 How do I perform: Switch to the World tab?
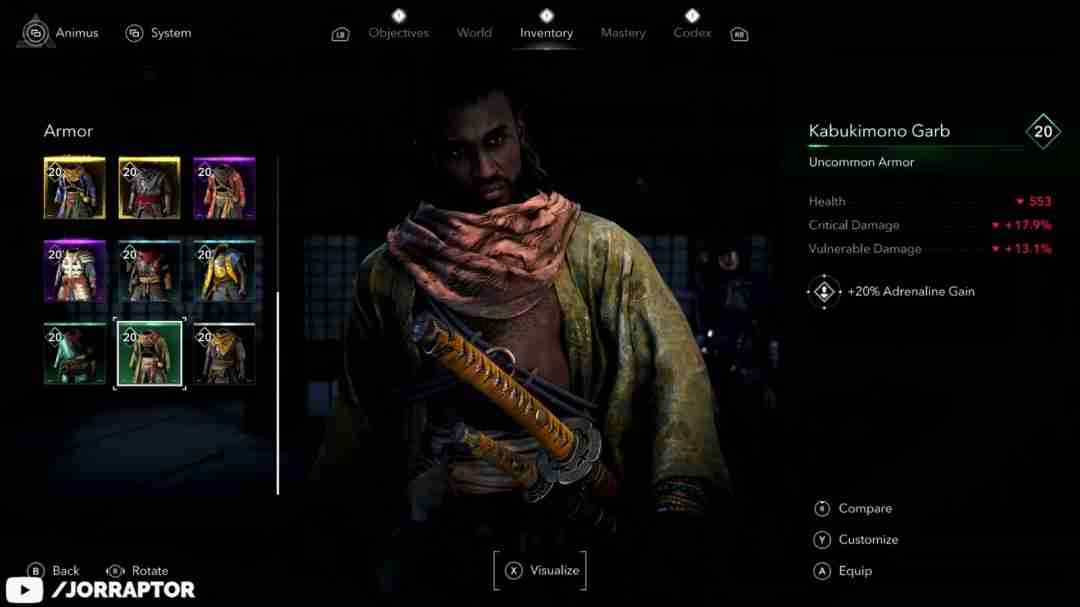[x=474, y=33]
